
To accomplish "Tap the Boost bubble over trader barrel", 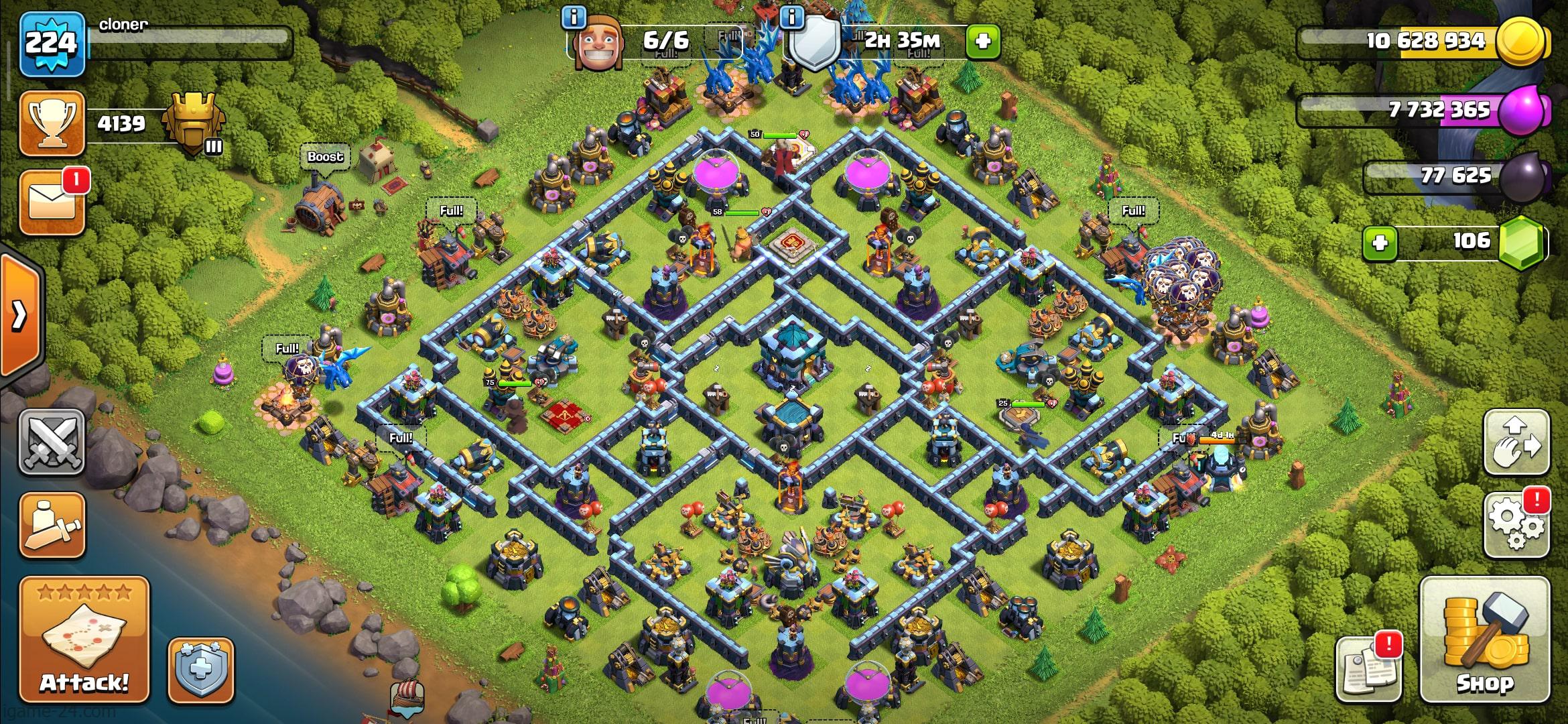I will [x=325, y=157].
